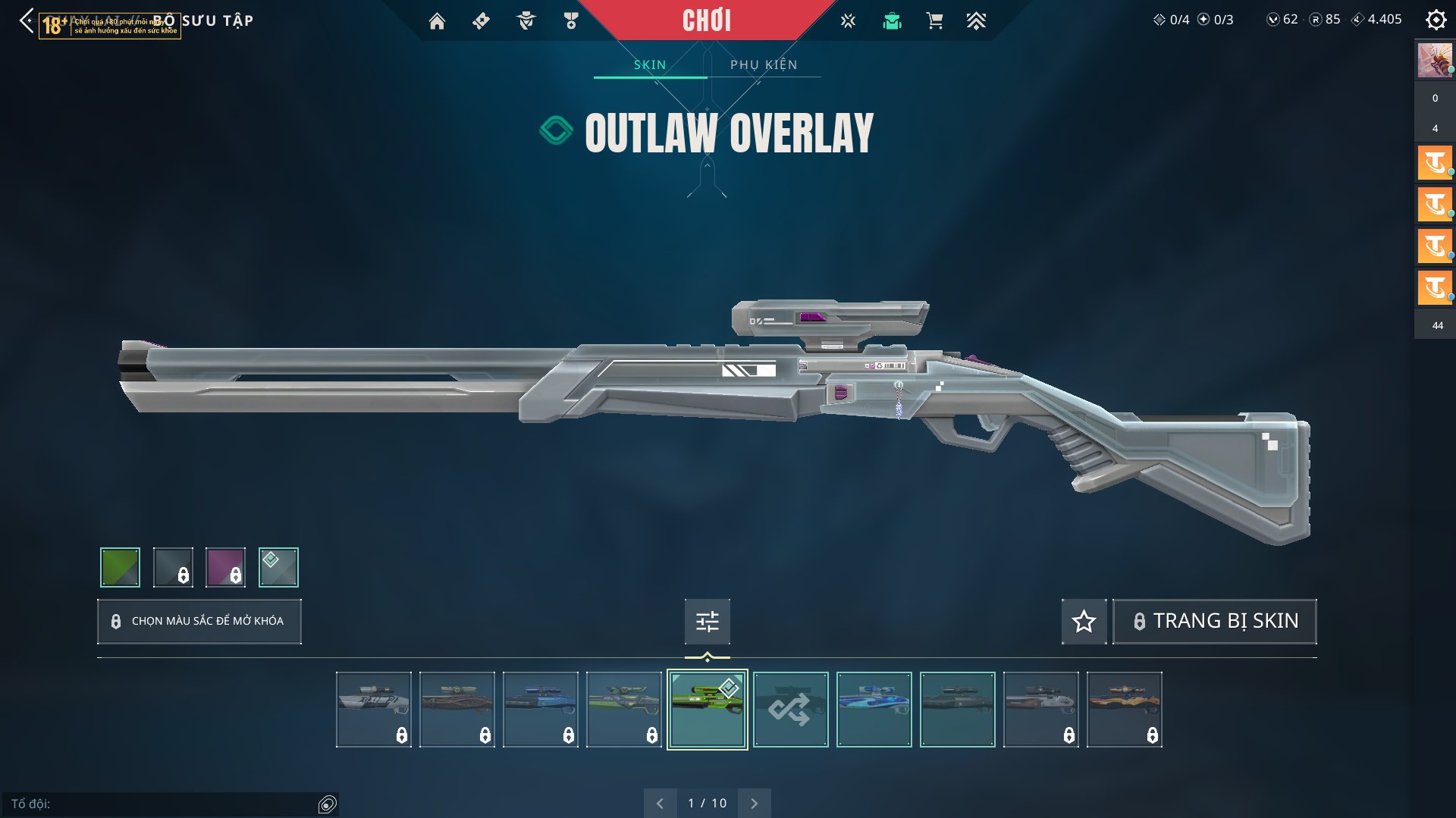Screen dimensions: 1456x818
Task: Open the home screen icon
Action: 437,21
